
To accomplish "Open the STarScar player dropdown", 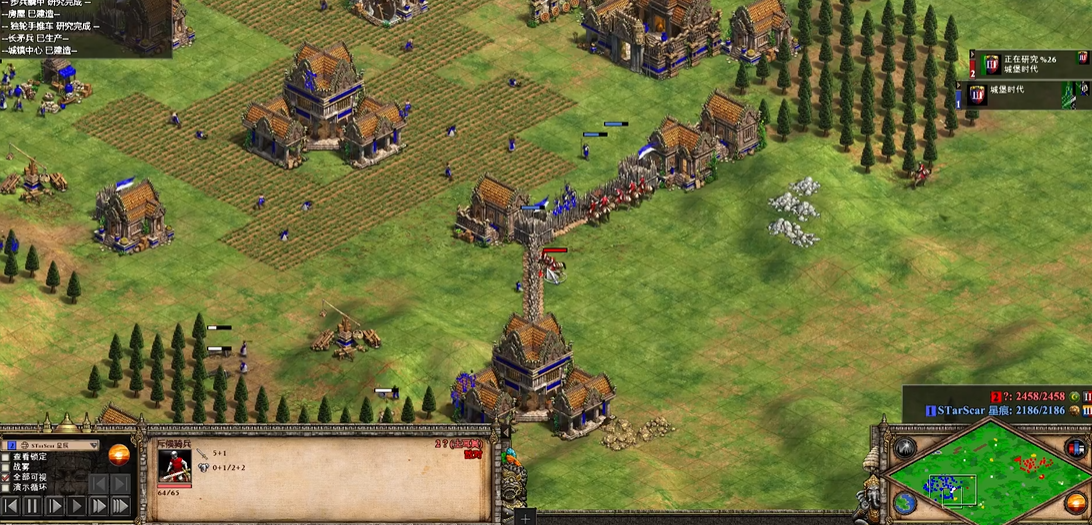I will 94,445.
